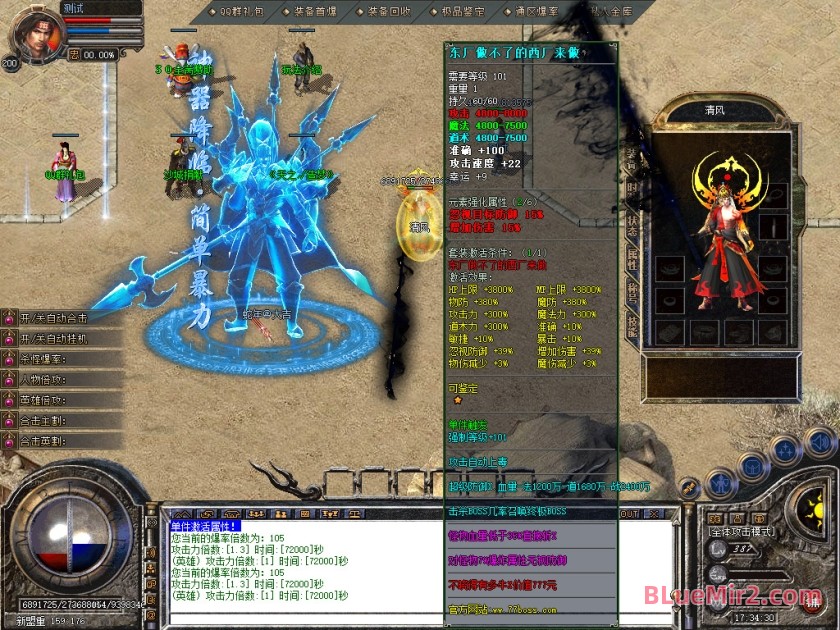Click the OUT button on chat bar
Screen dimensions: 840x630
pos(629,513)
